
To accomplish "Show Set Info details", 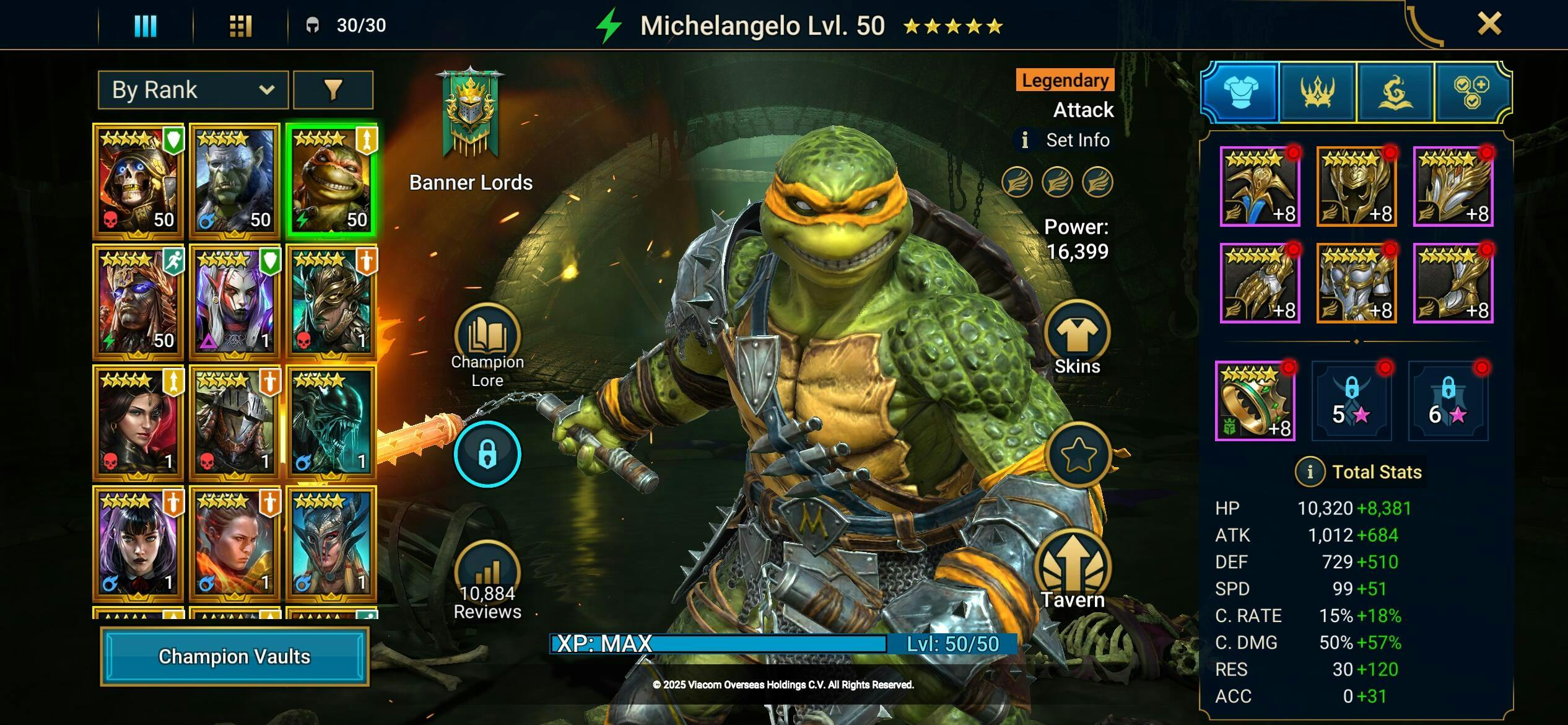I will click(x=1065, y=140).
